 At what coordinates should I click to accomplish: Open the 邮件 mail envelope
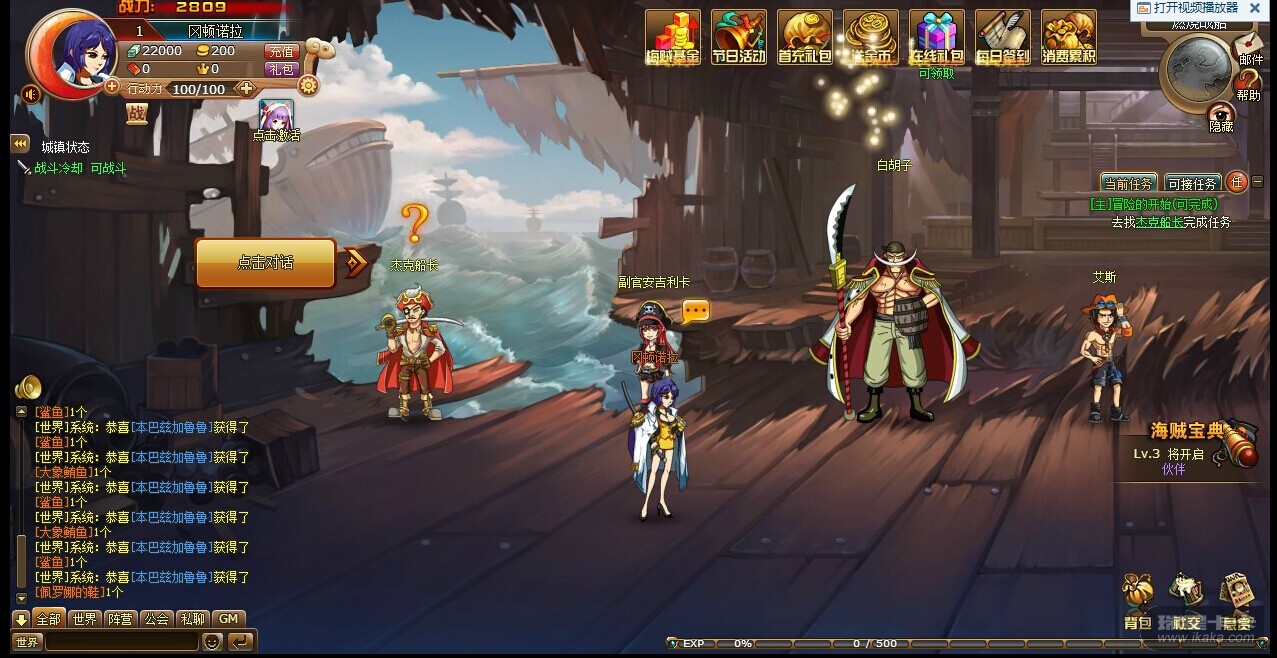[x=1249, y=45]
